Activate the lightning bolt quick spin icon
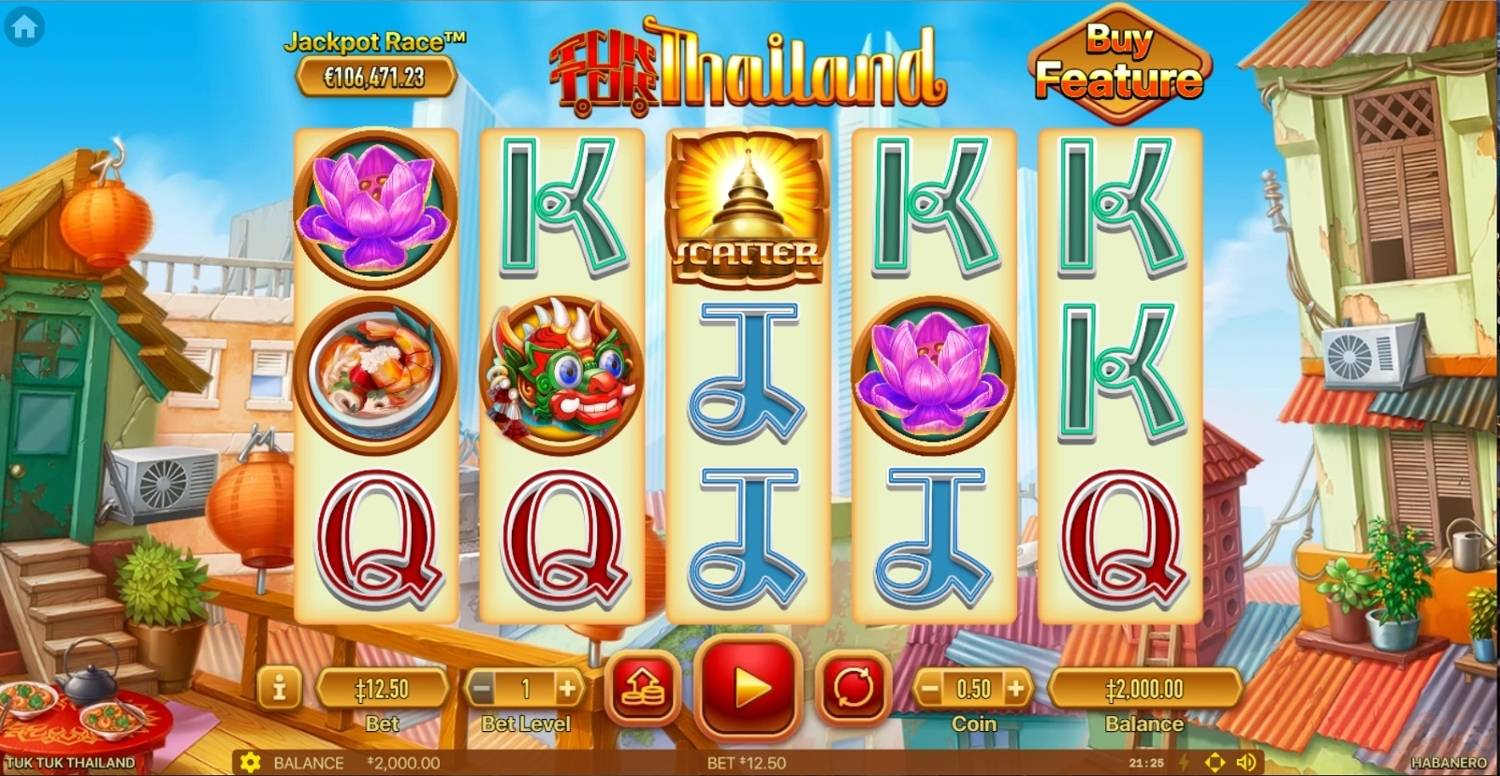The height and width of the screenshot is (776, 1500). tap(1185, 763)
